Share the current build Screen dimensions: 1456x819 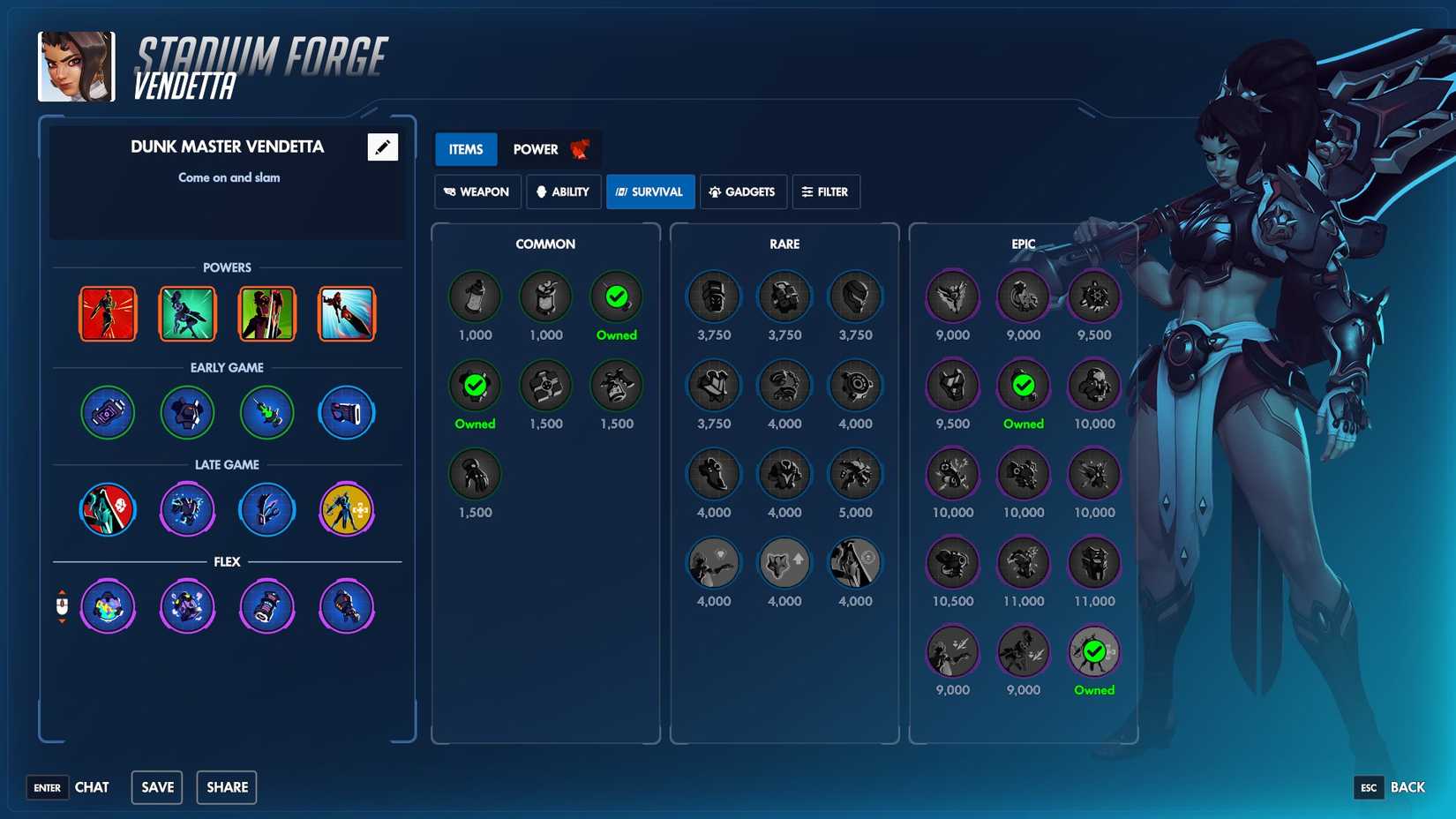[x=226, y=786]
